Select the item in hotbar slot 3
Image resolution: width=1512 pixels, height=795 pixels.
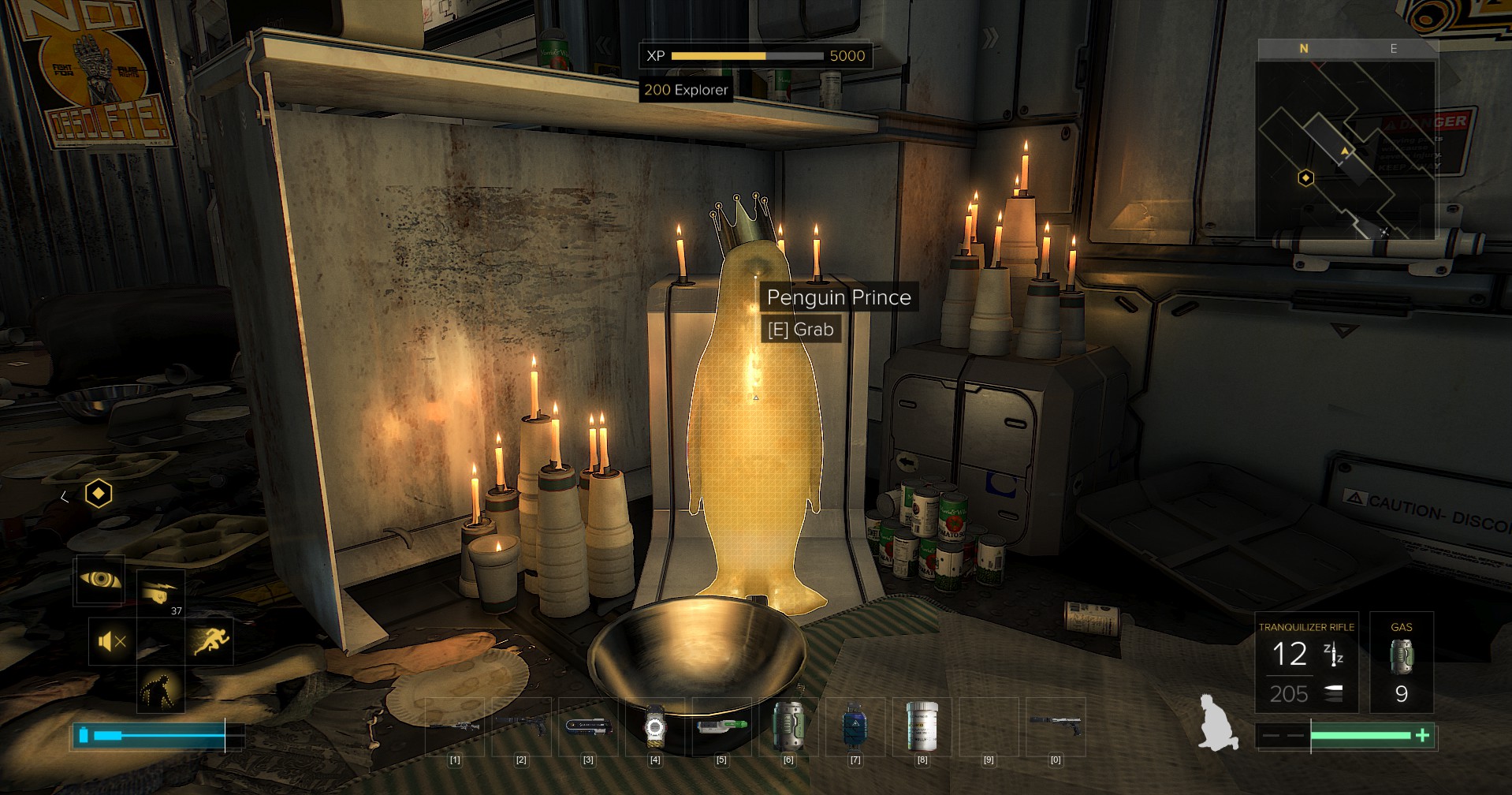click(588, 726)
